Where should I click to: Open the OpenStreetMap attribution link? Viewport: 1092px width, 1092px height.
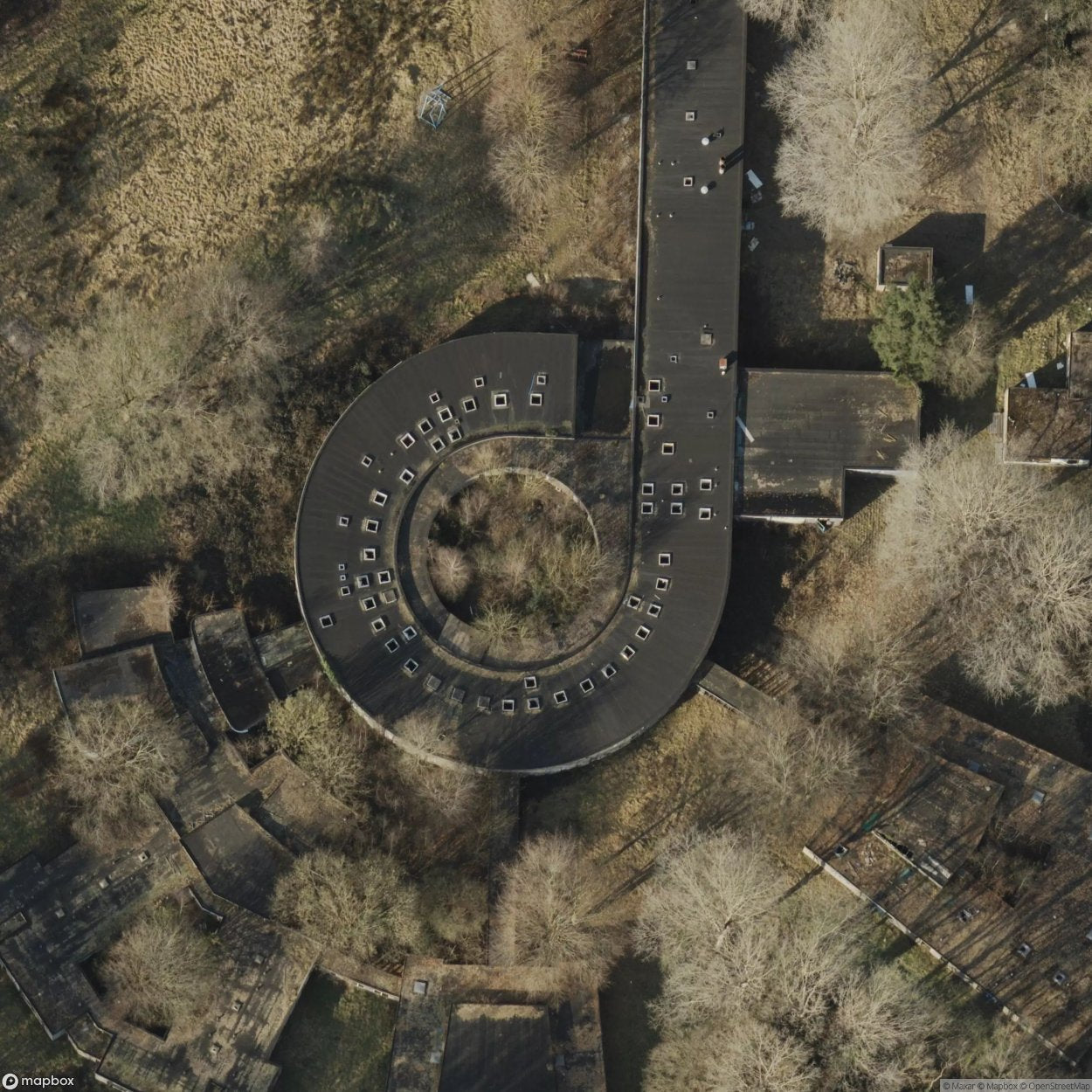tap(1058, 1086)
